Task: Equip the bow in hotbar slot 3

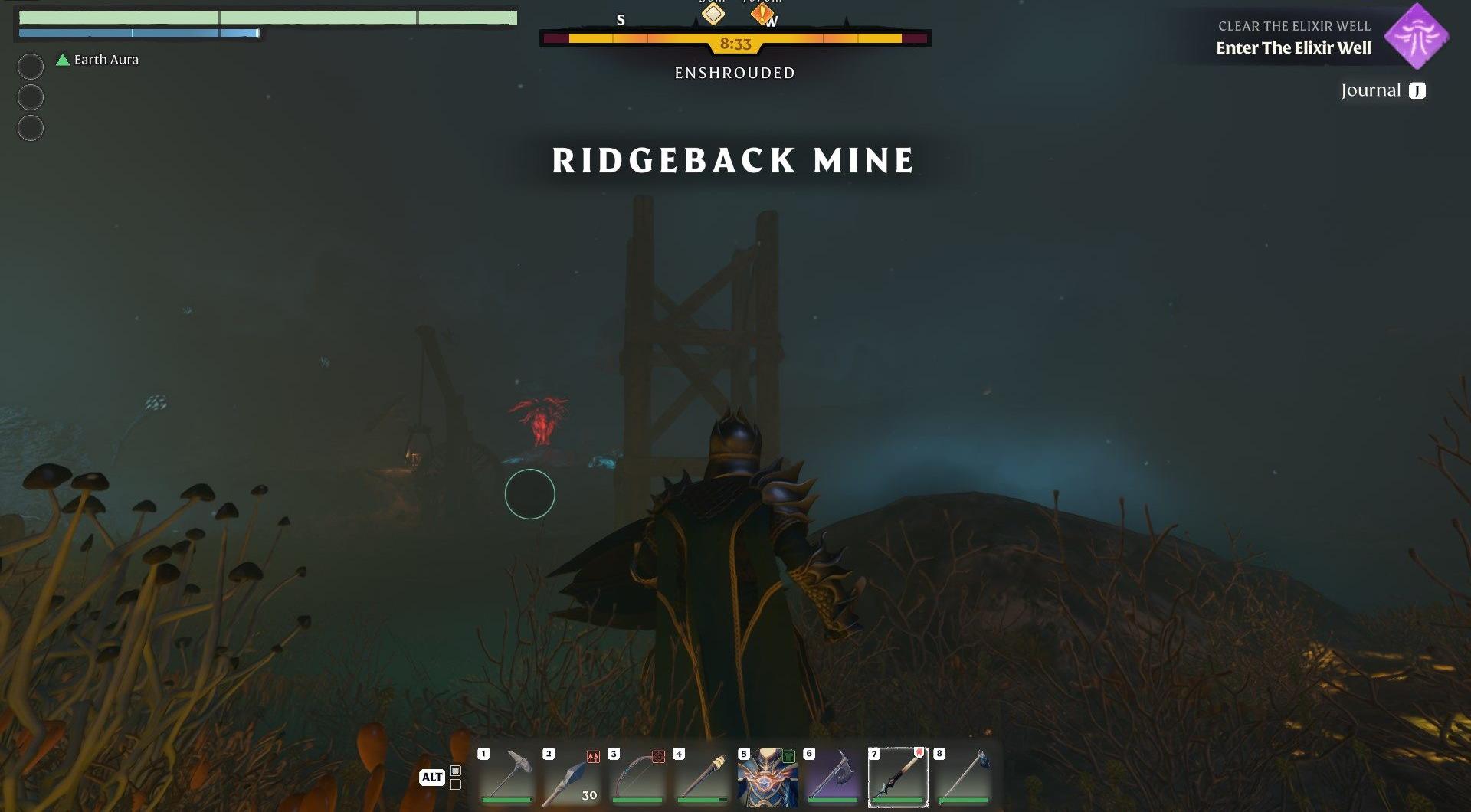Action: coord(637,776)
